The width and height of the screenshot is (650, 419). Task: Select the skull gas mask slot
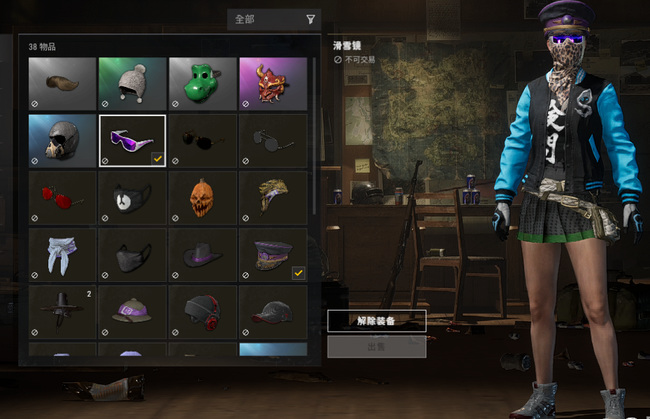62,141
